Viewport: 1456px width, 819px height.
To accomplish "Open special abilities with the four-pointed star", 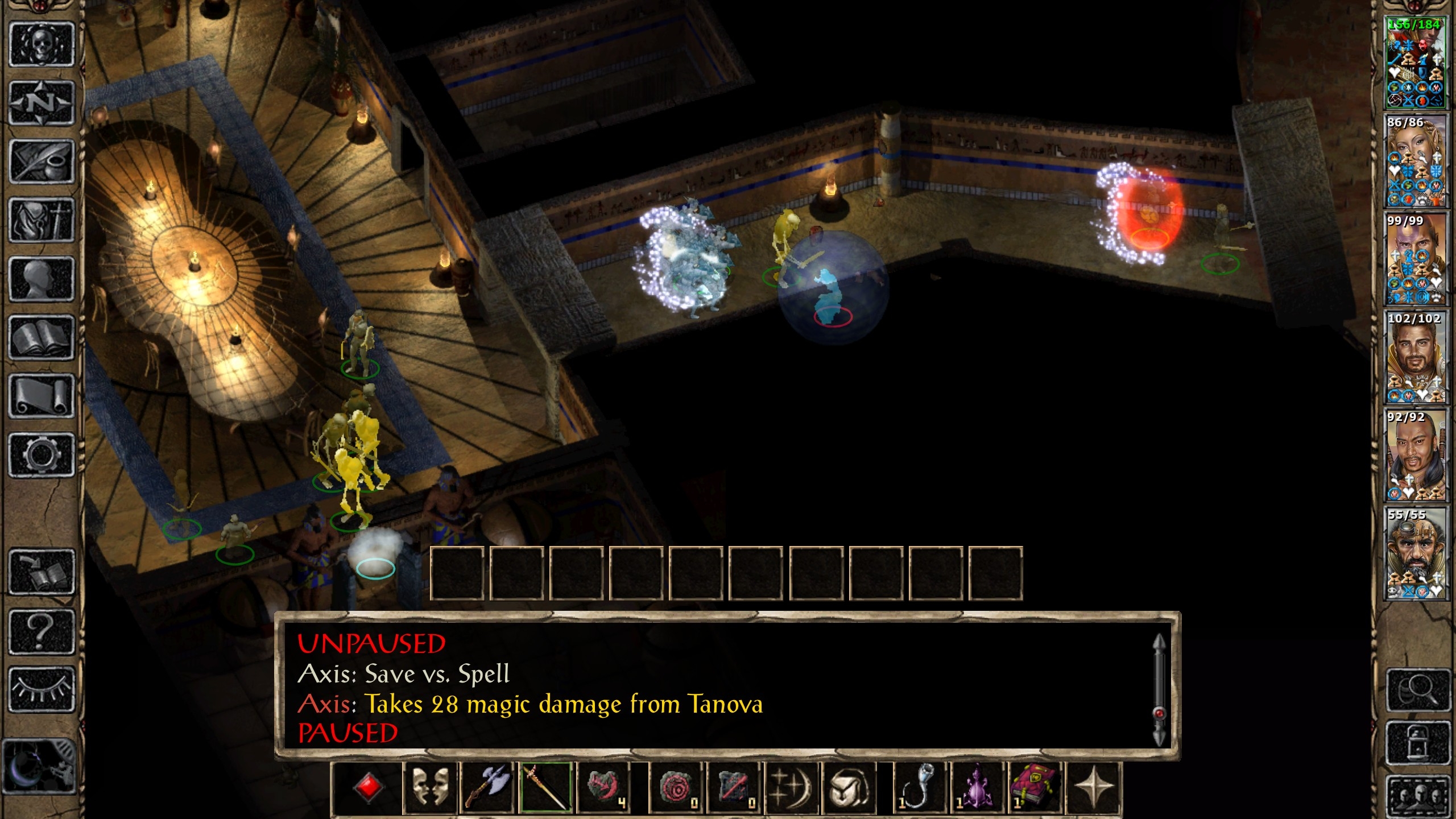I will point(1093,788).
